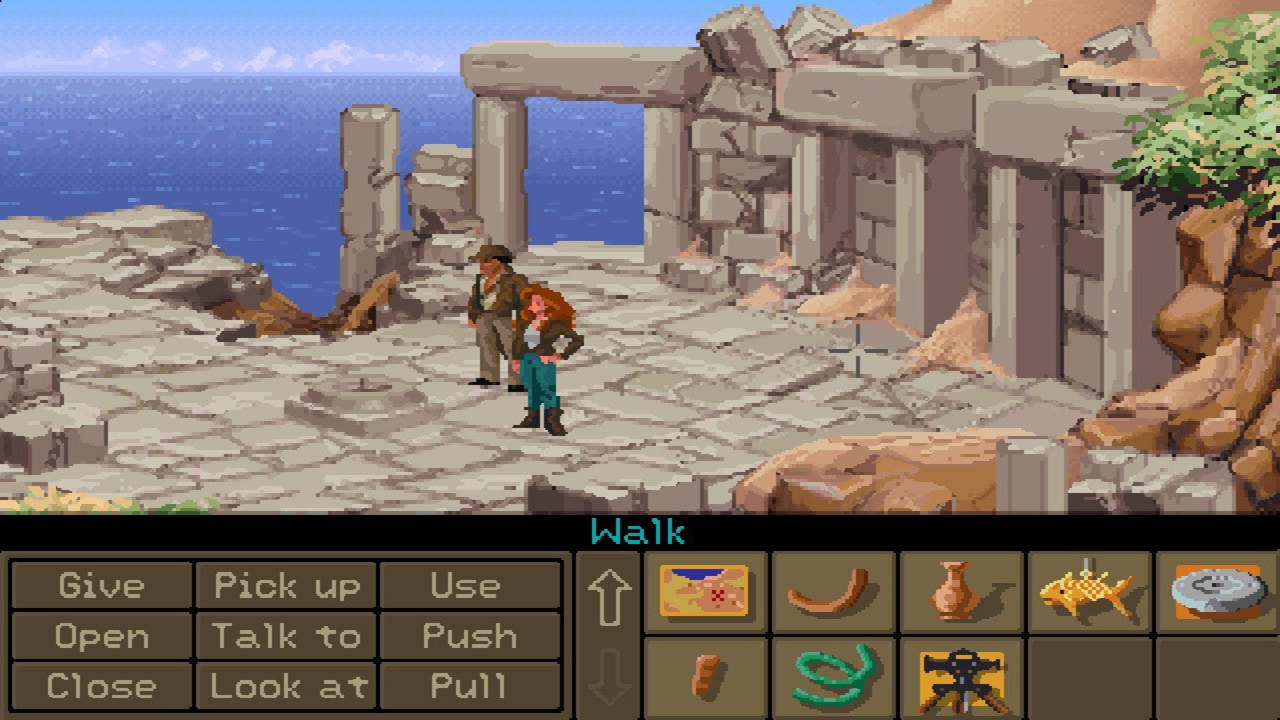This screenshot has height=720, width=1280.
Task: Choose the Push verb
Action: pyautogui.click(x=470, y=637)
